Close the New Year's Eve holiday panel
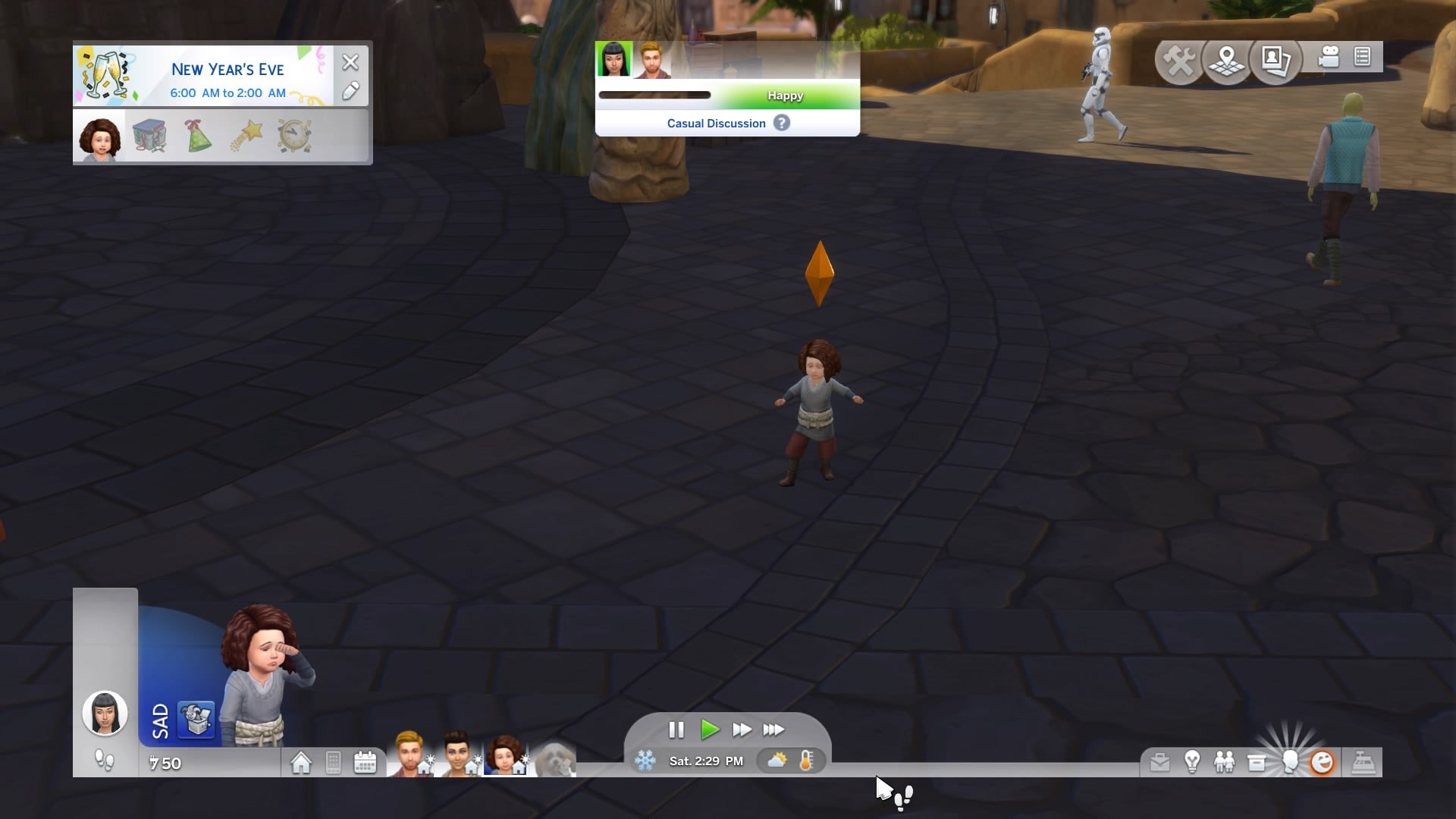 pos(350,62)
